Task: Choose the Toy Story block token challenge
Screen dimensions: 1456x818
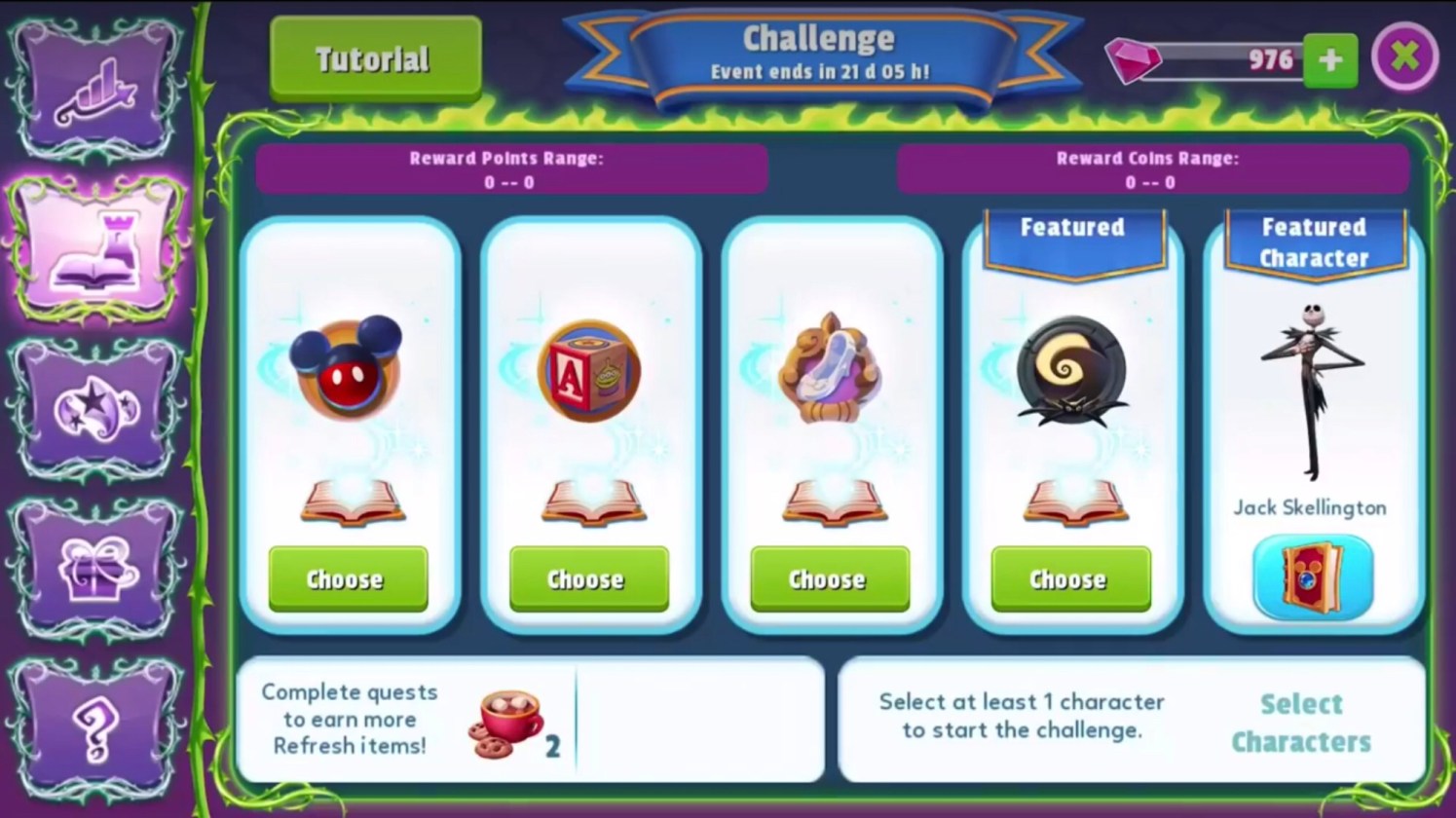Action: point(588,579)
